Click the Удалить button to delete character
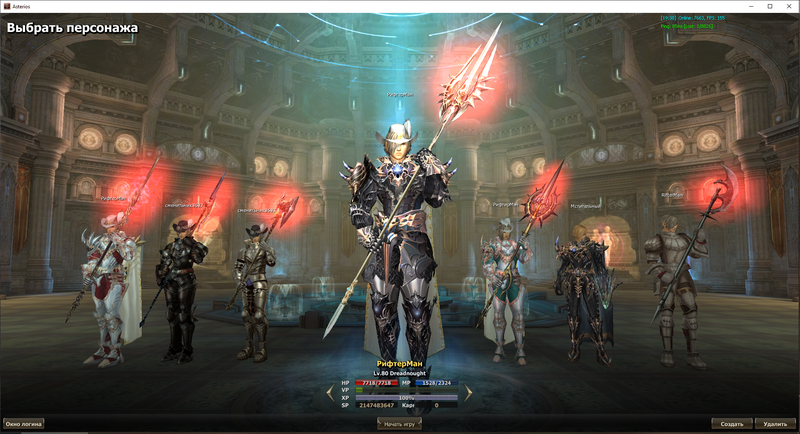This screenshot has width=800, height=434. coord(775,423)
